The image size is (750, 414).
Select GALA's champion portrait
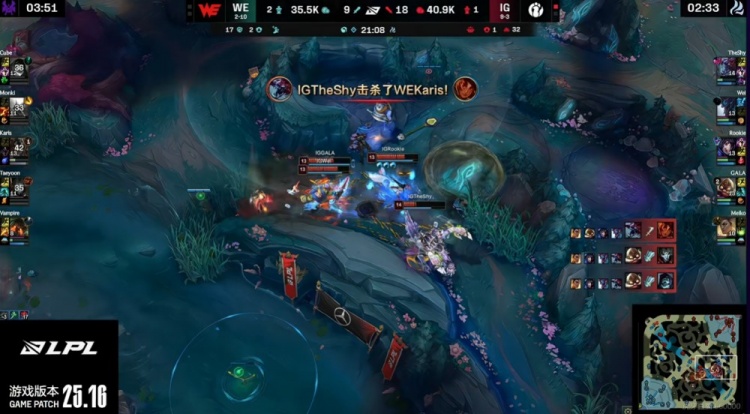coord(727,187)
